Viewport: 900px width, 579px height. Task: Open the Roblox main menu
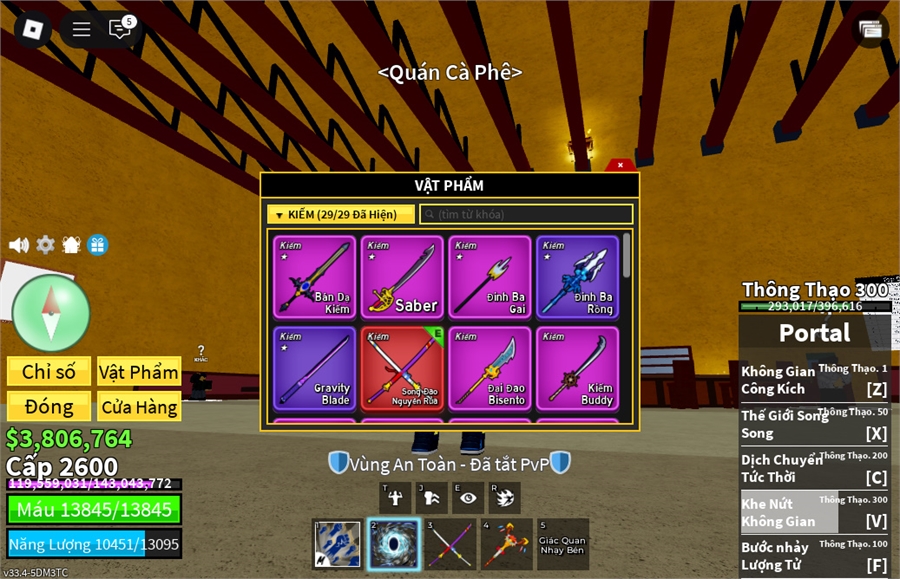coord(33,29)
